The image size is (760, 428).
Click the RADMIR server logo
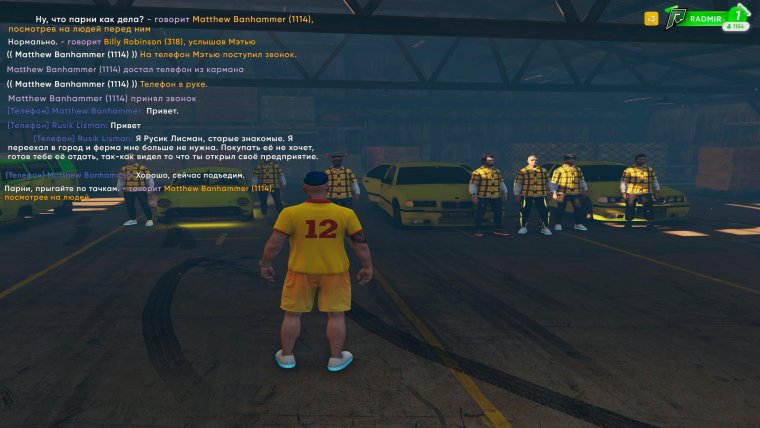[678, 18]
